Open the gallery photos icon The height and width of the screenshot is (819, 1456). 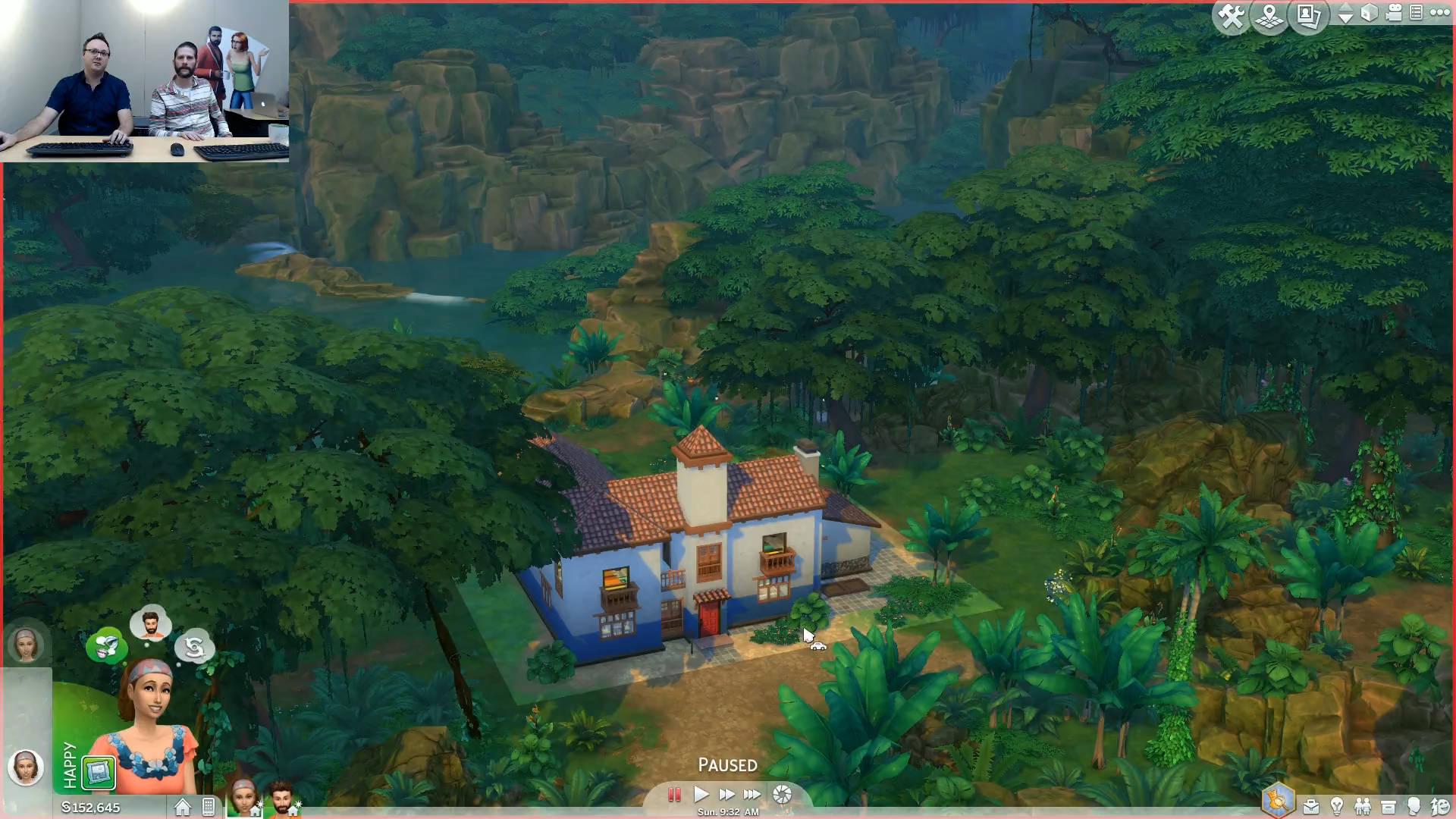pyautogui.click(x=1310, y=16)
